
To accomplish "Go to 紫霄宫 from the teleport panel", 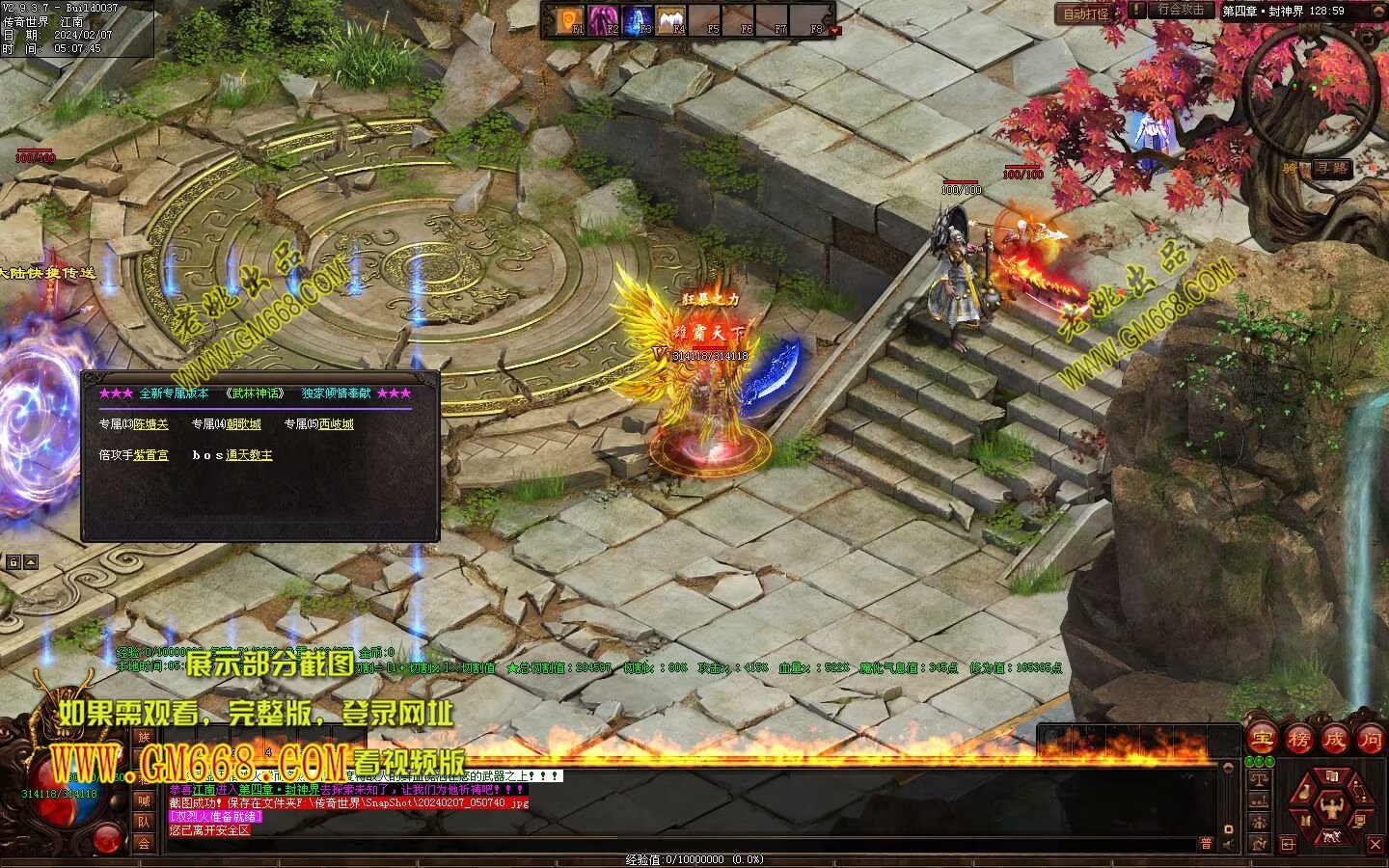I will [150, 455].
